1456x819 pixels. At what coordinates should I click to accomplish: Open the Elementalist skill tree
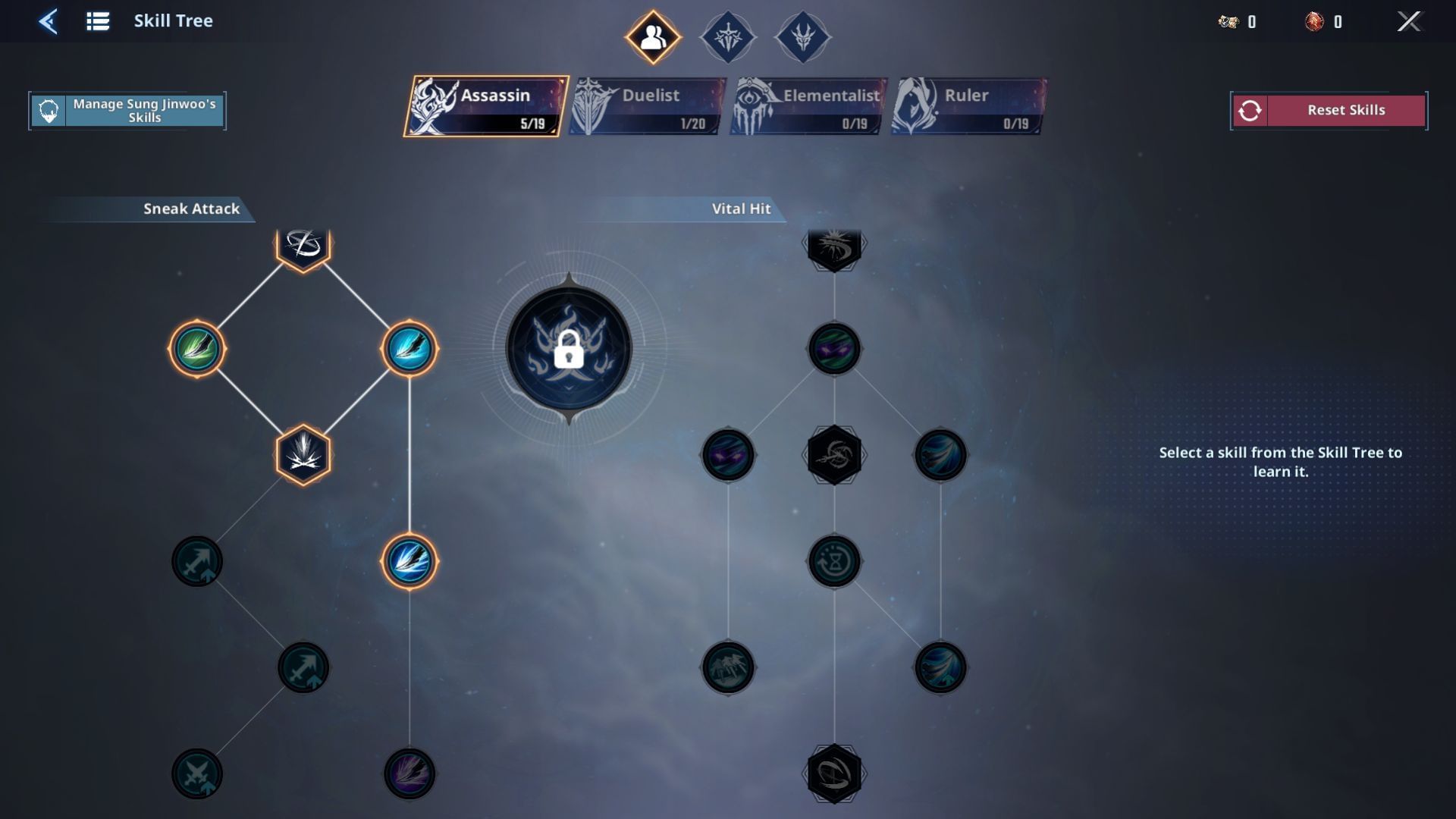806,106
